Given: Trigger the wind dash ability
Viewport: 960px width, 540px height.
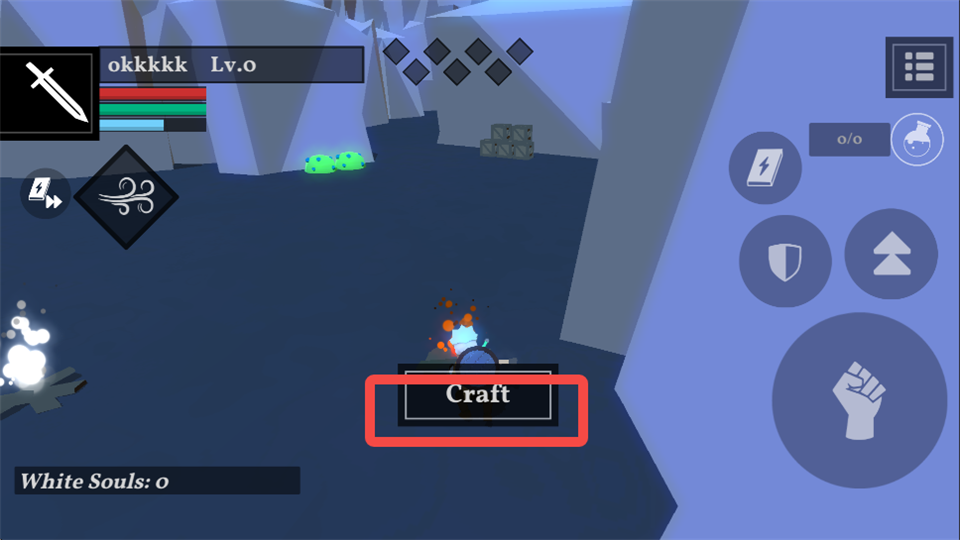Looking at the screenshot, I should coord(126,197).
